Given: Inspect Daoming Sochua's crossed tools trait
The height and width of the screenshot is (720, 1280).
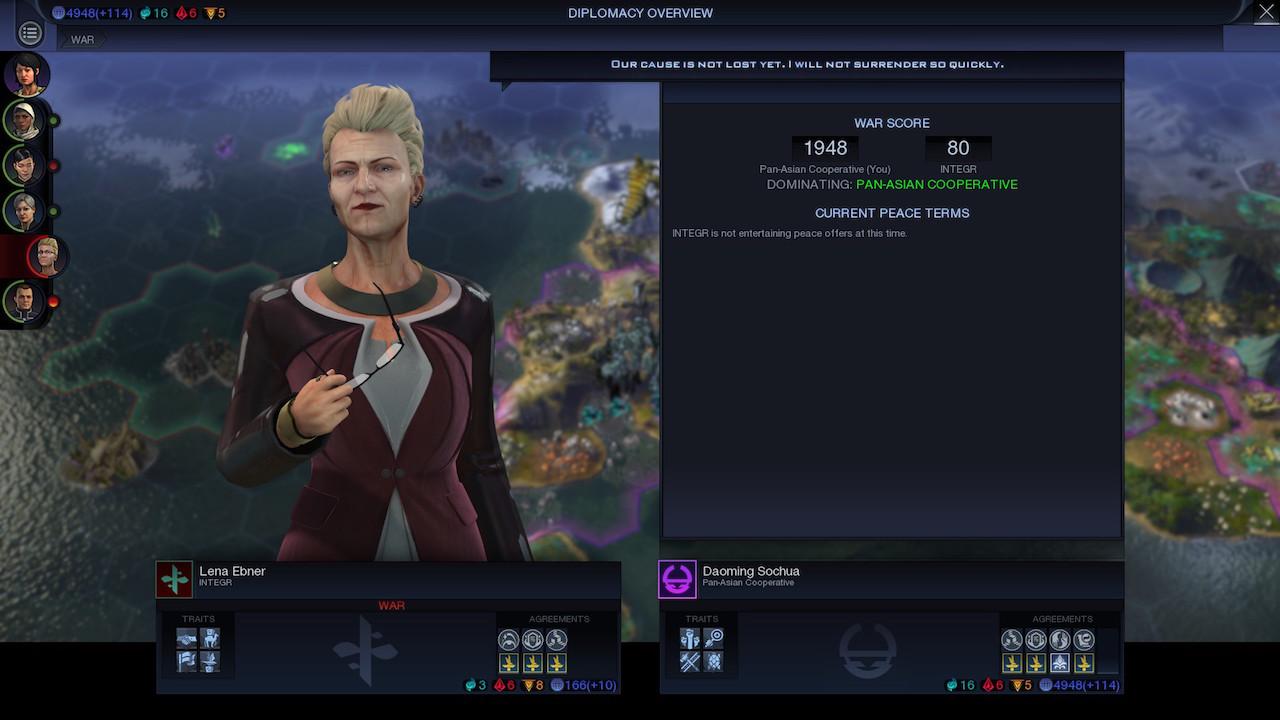Looking at the screenshot, I should [x=690, y=661].
